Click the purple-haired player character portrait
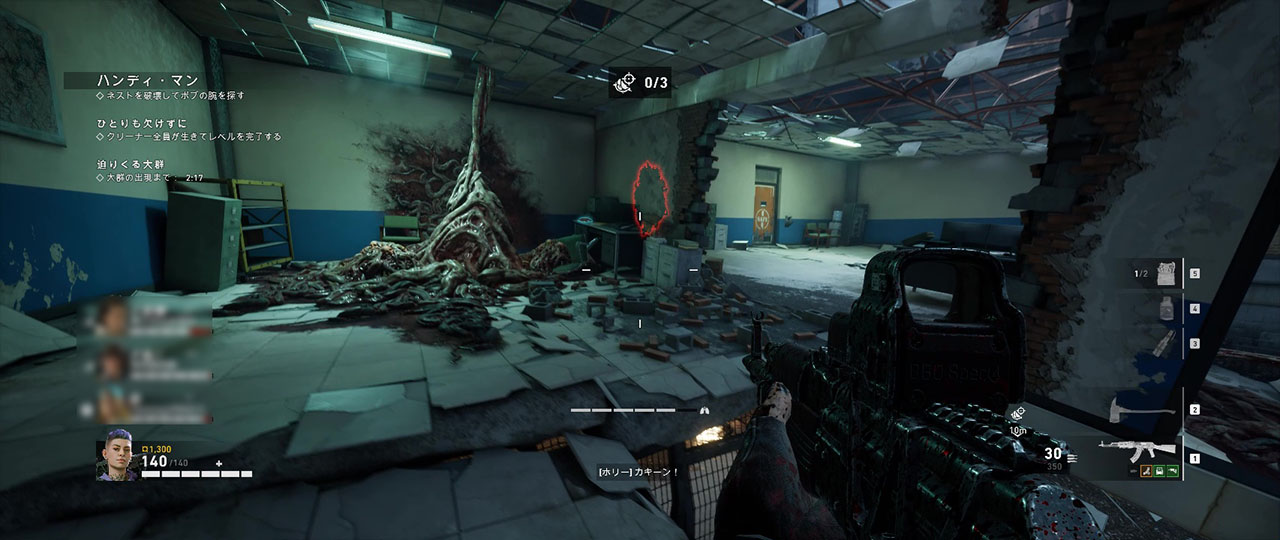This screenshot has height=540, width=1280. (116, 461)
